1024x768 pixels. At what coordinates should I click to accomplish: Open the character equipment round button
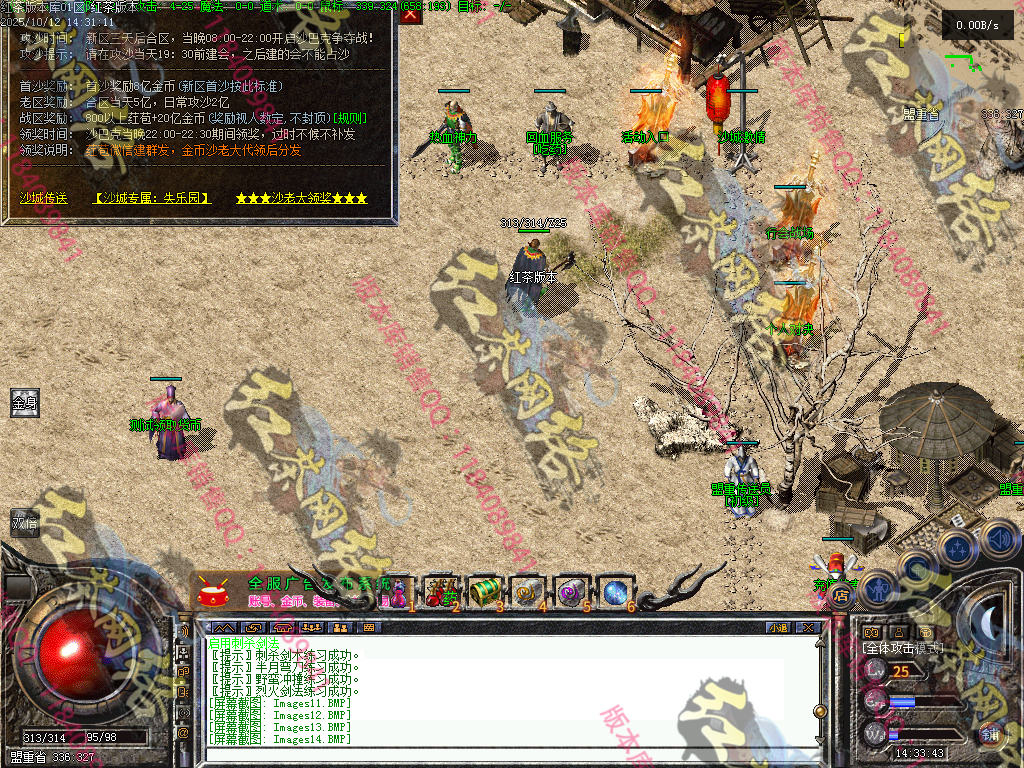click(879, 589)
